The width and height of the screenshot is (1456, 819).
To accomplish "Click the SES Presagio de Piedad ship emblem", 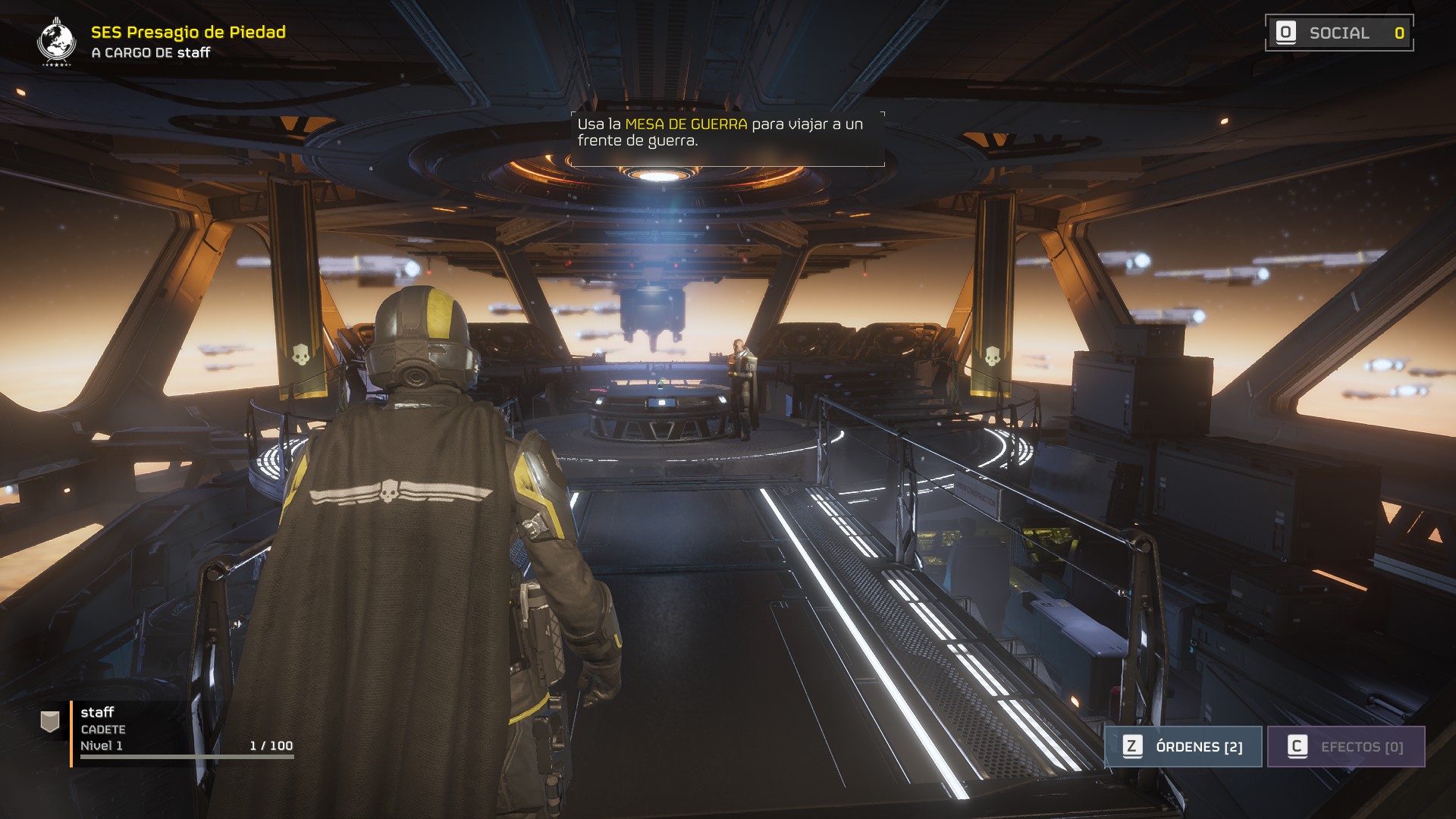I will coord(56,41).
